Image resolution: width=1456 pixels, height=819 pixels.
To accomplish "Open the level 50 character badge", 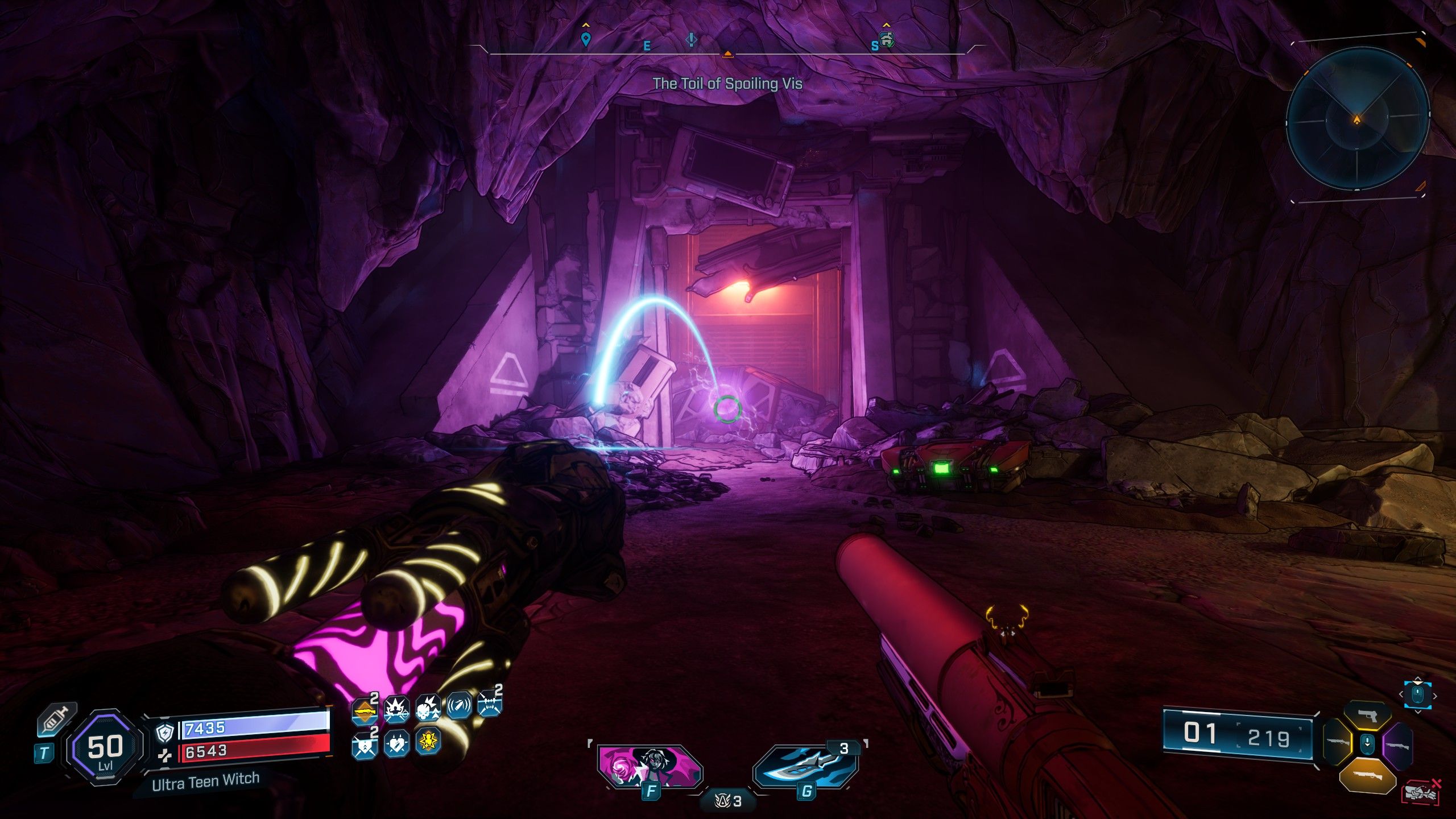I will coord(105,749).
